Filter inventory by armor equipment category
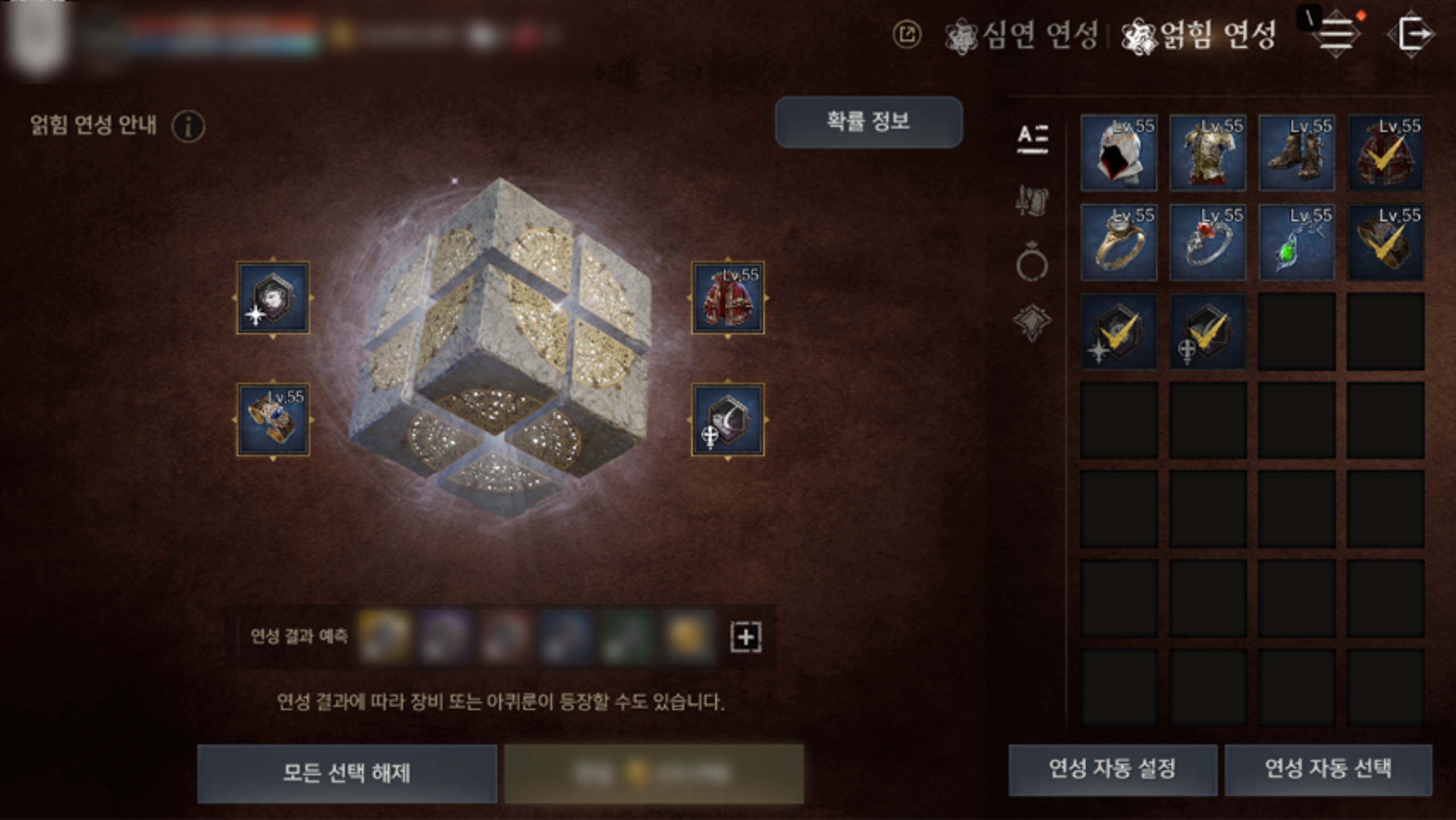This screenshot has height=820, width=1456. 1032,200
